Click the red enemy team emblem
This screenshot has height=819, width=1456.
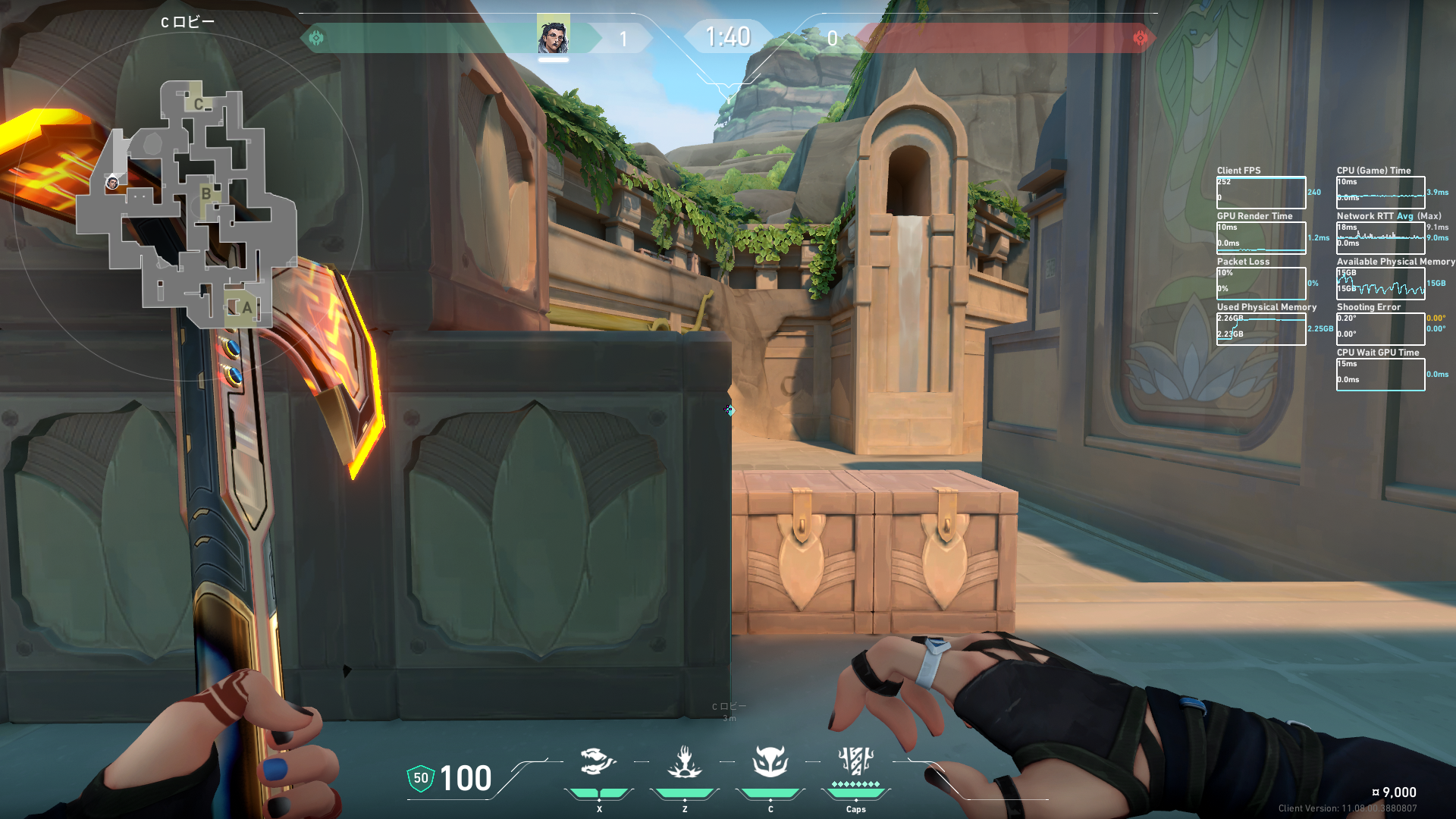point(1140,37)
